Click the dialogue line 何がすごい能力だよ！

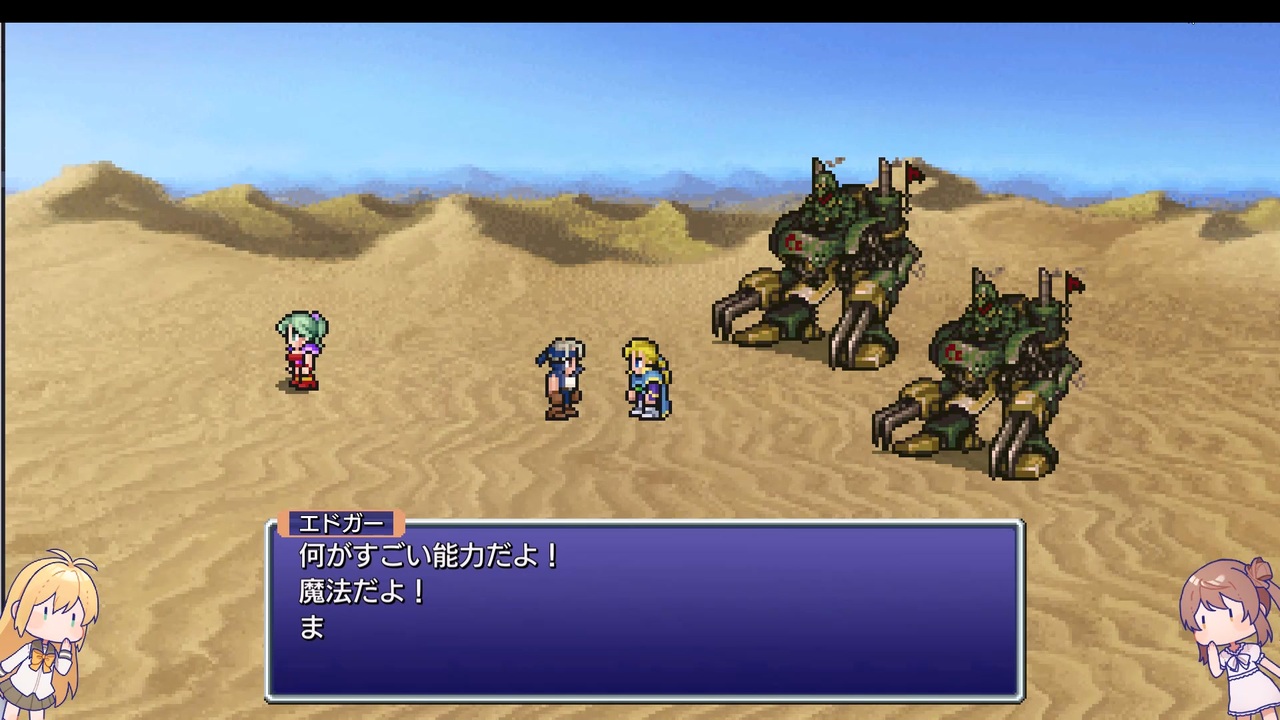(x=430, y=558)
